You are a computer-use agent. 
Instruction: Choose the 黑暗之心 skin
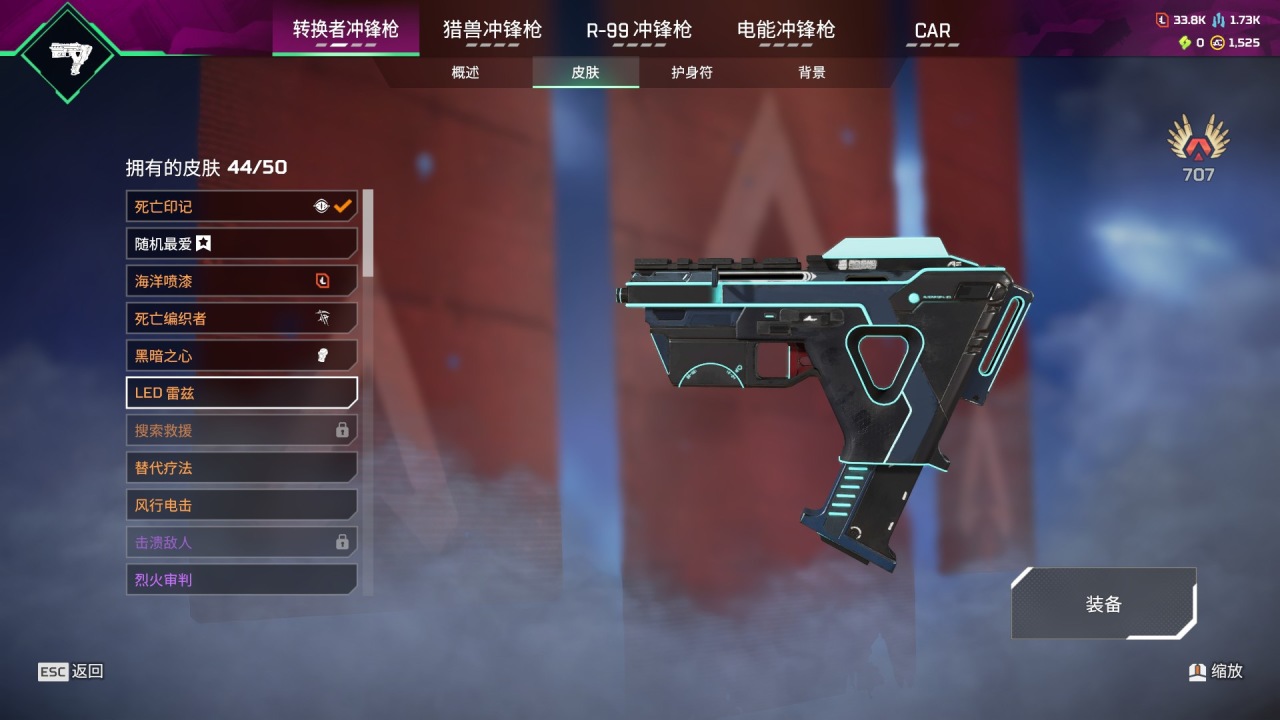pos(240,356)
